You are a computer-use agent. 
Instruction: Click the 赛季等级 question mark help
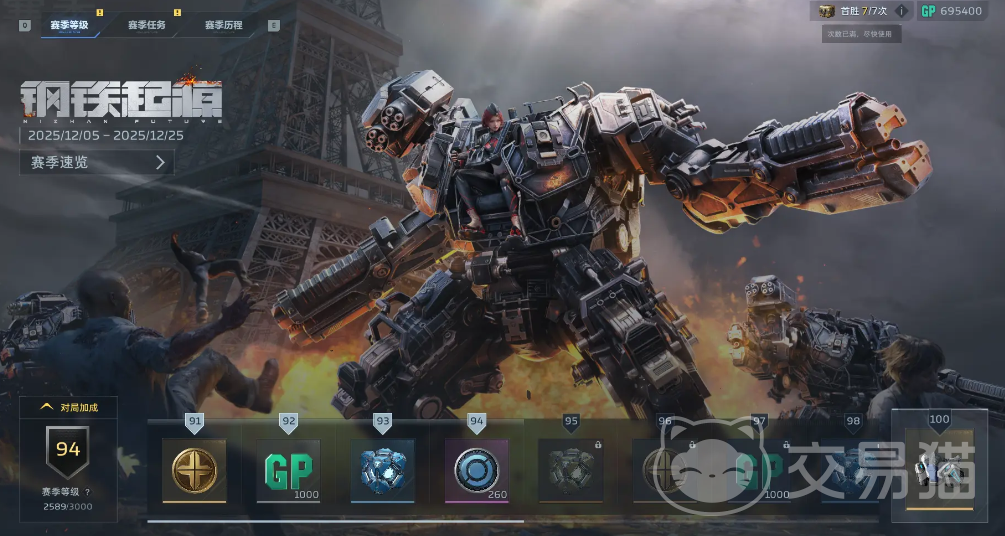point(87,492)
